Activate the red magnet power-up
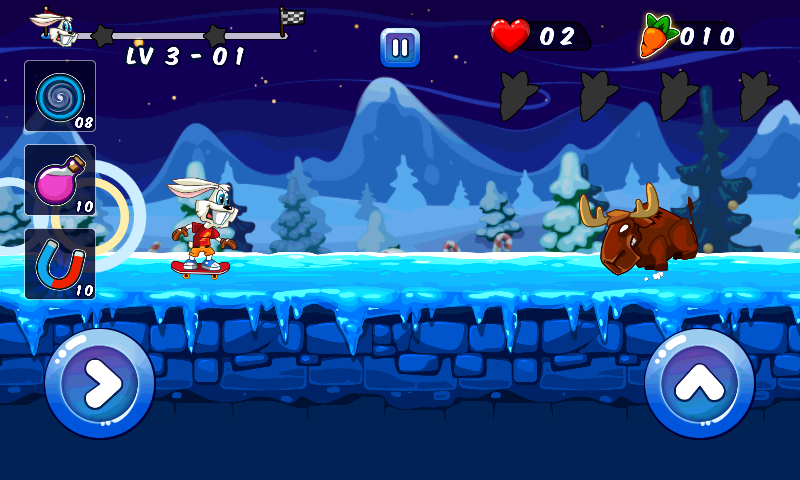 (x=59, y=264)
